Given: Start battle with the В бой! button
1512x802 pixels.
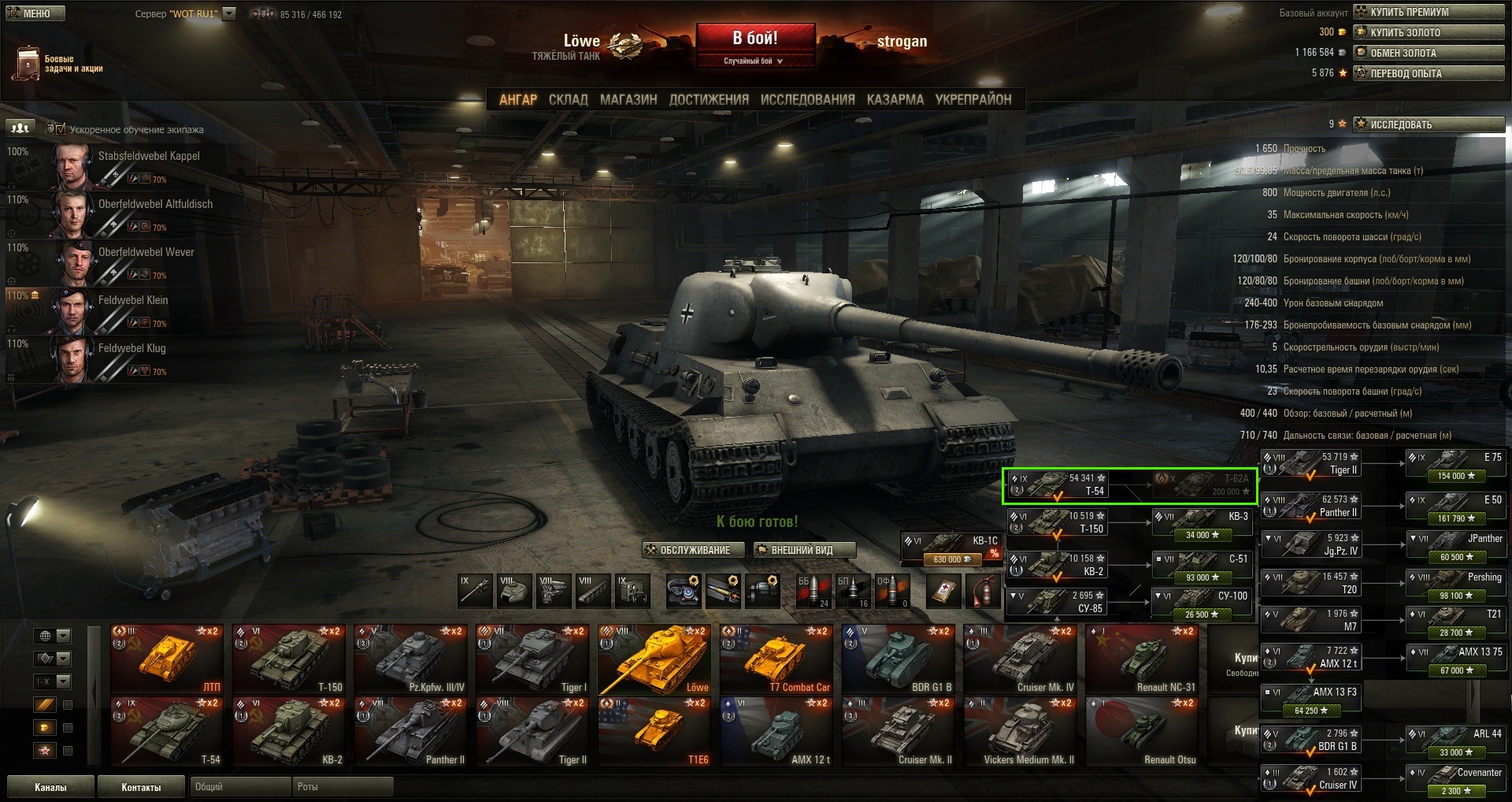Looking at the screenshot, I should [x=754, y=39].
